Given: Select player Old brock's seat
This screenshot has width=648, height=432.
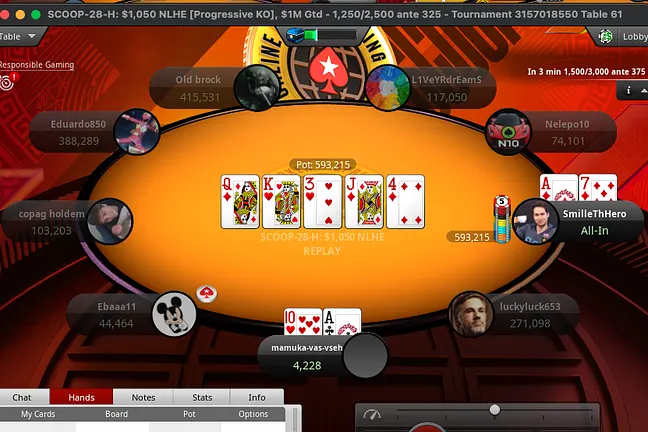Looking at the screenshot, I should (x=200, y=88).
